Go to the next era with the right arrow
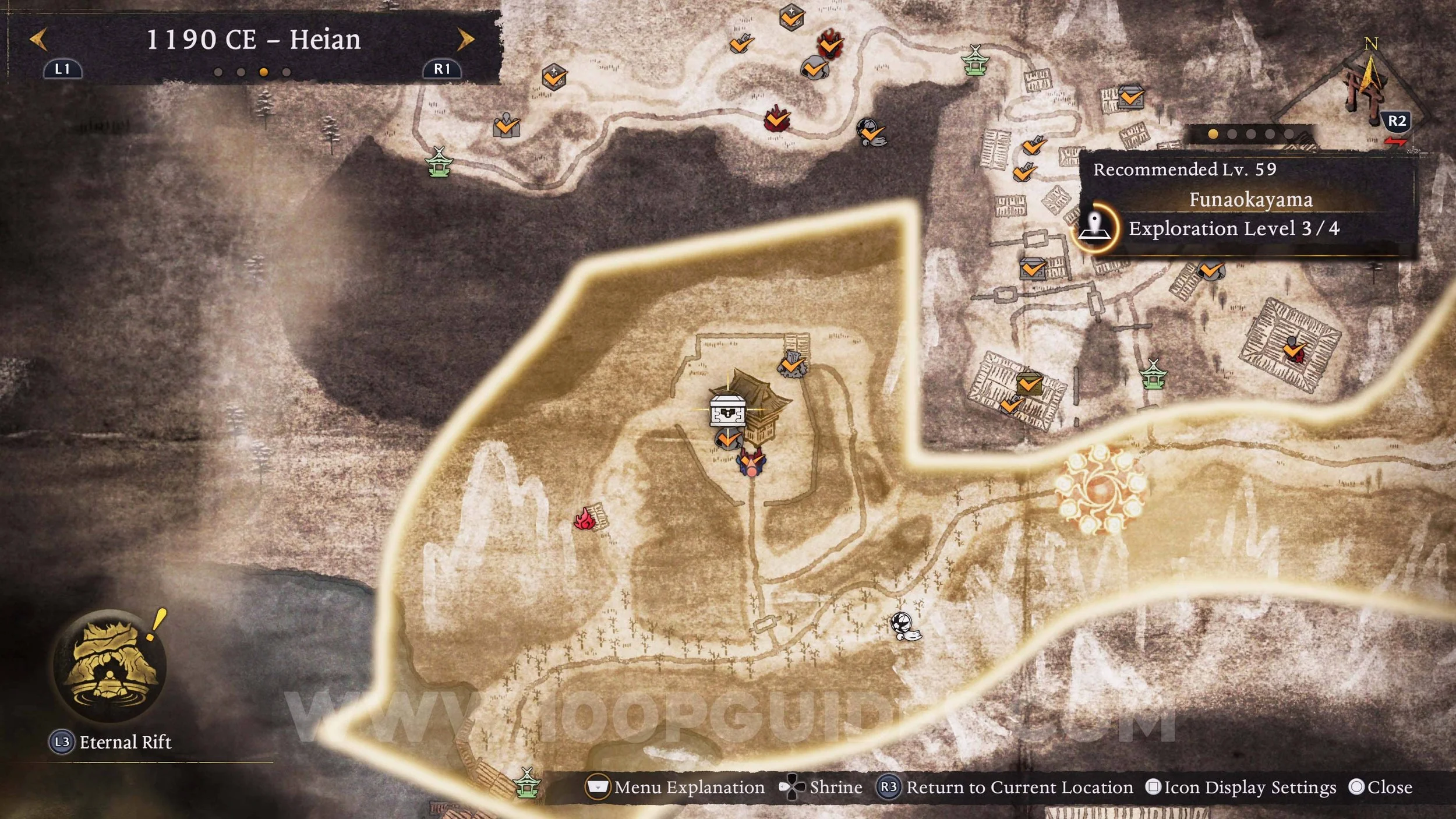 [465, 40]
